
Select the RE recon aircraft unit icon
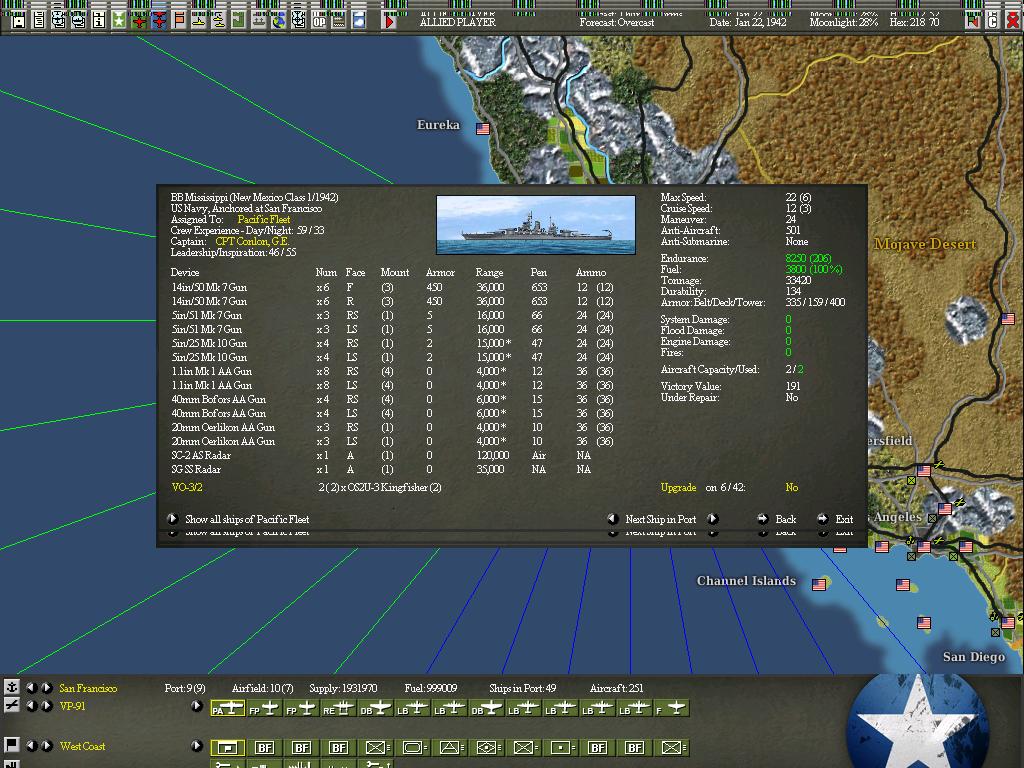(337, 708)
